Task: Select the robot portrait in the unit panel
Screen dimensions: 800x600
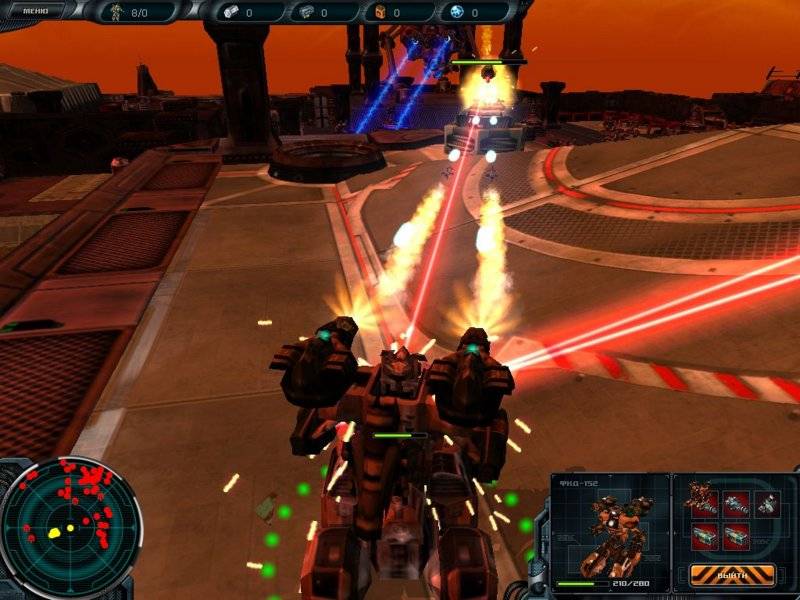Action: click(x=610, y=527)
